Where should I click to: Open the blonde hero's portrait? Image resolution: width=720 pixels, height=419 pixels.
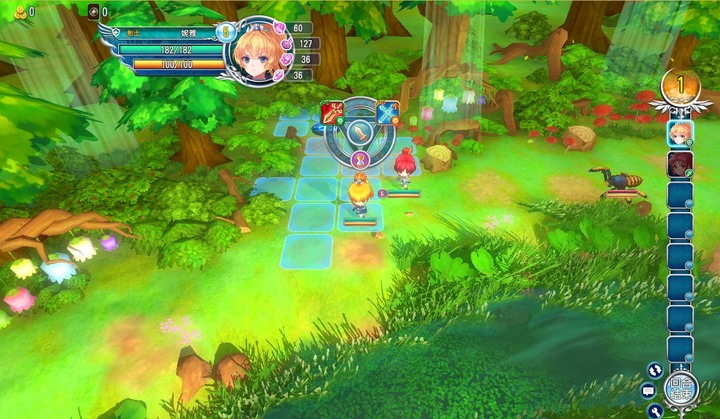point(258,48)
